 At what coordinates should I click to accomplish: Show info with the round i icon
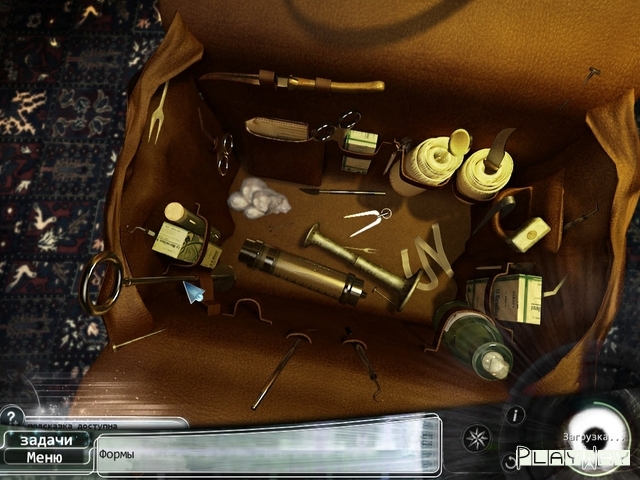coord(515,414)
